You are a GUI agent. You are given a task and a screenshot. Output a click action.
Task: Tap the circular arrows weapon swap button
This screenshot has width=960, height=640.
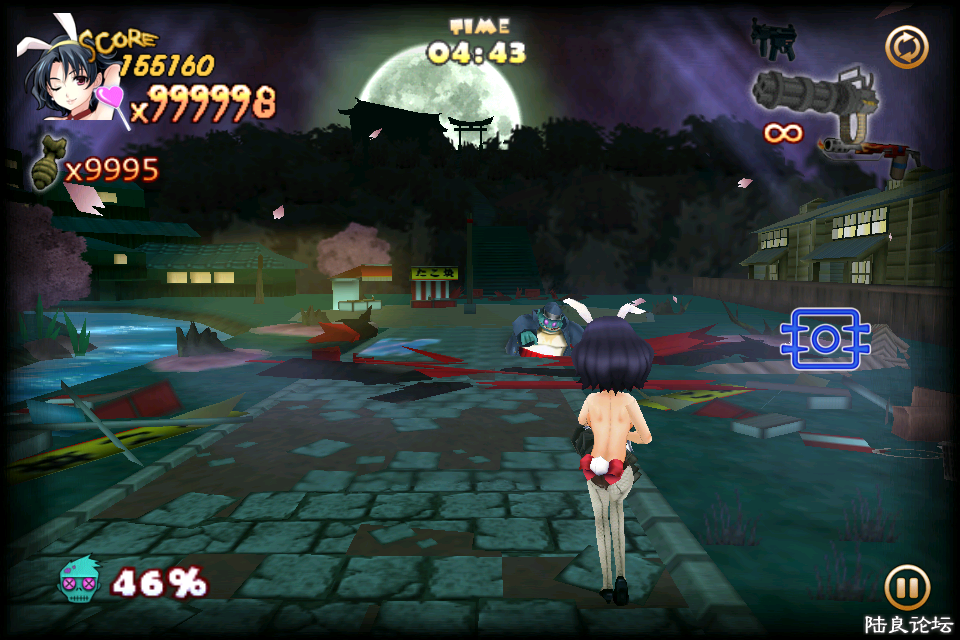[906, 47]
